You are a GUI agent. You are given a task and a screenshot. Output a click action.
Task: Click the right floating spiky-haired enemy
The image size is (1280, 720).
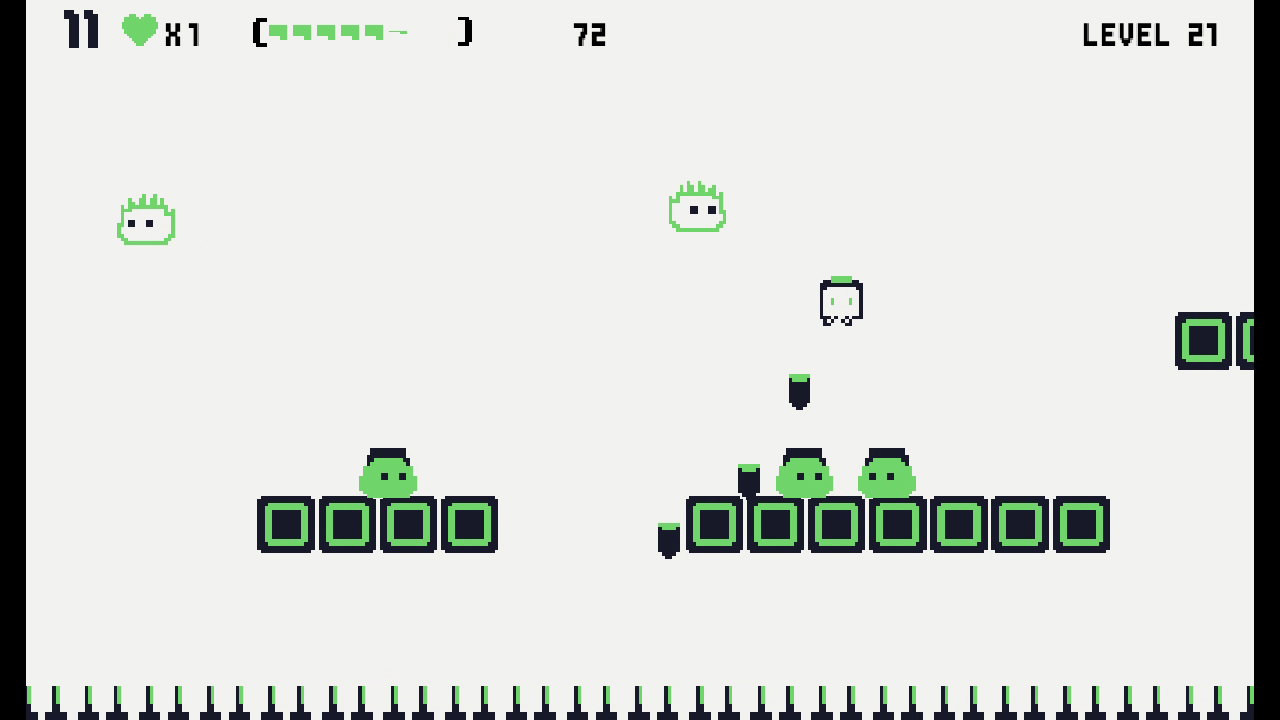coord(697,207)
